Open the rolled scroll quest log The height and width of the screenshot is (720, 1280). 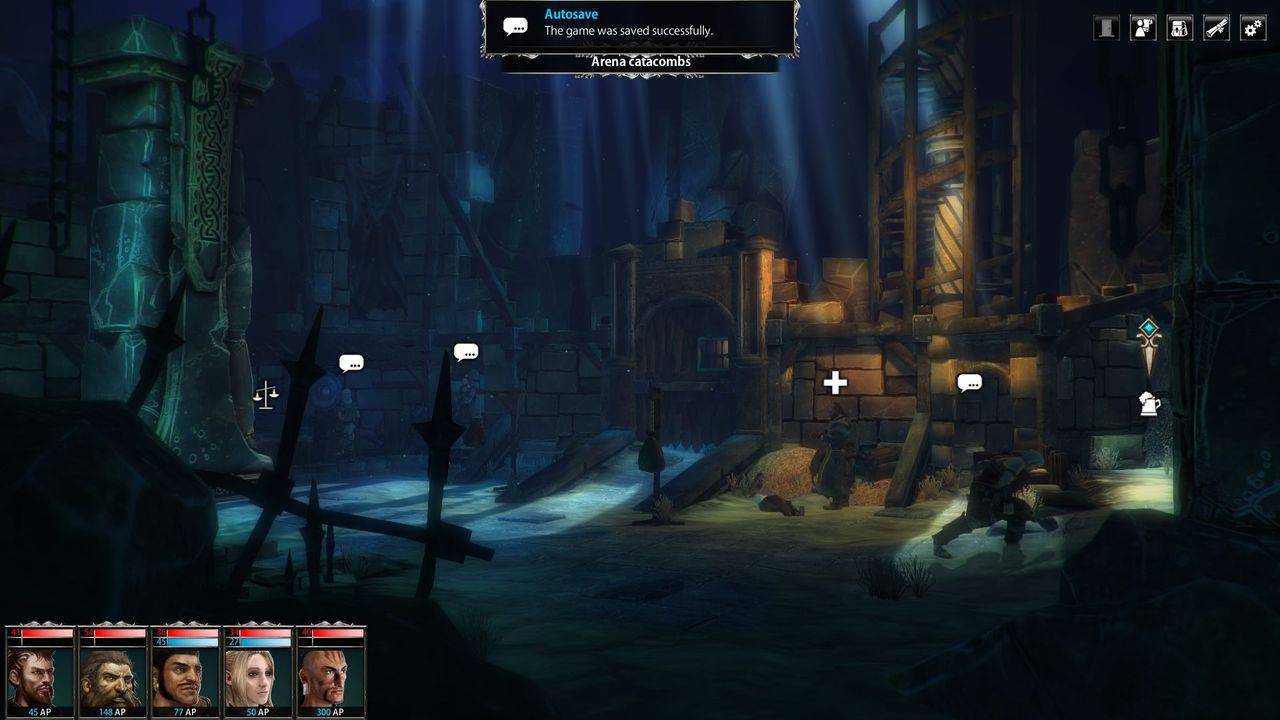(x=1216, y=28)
